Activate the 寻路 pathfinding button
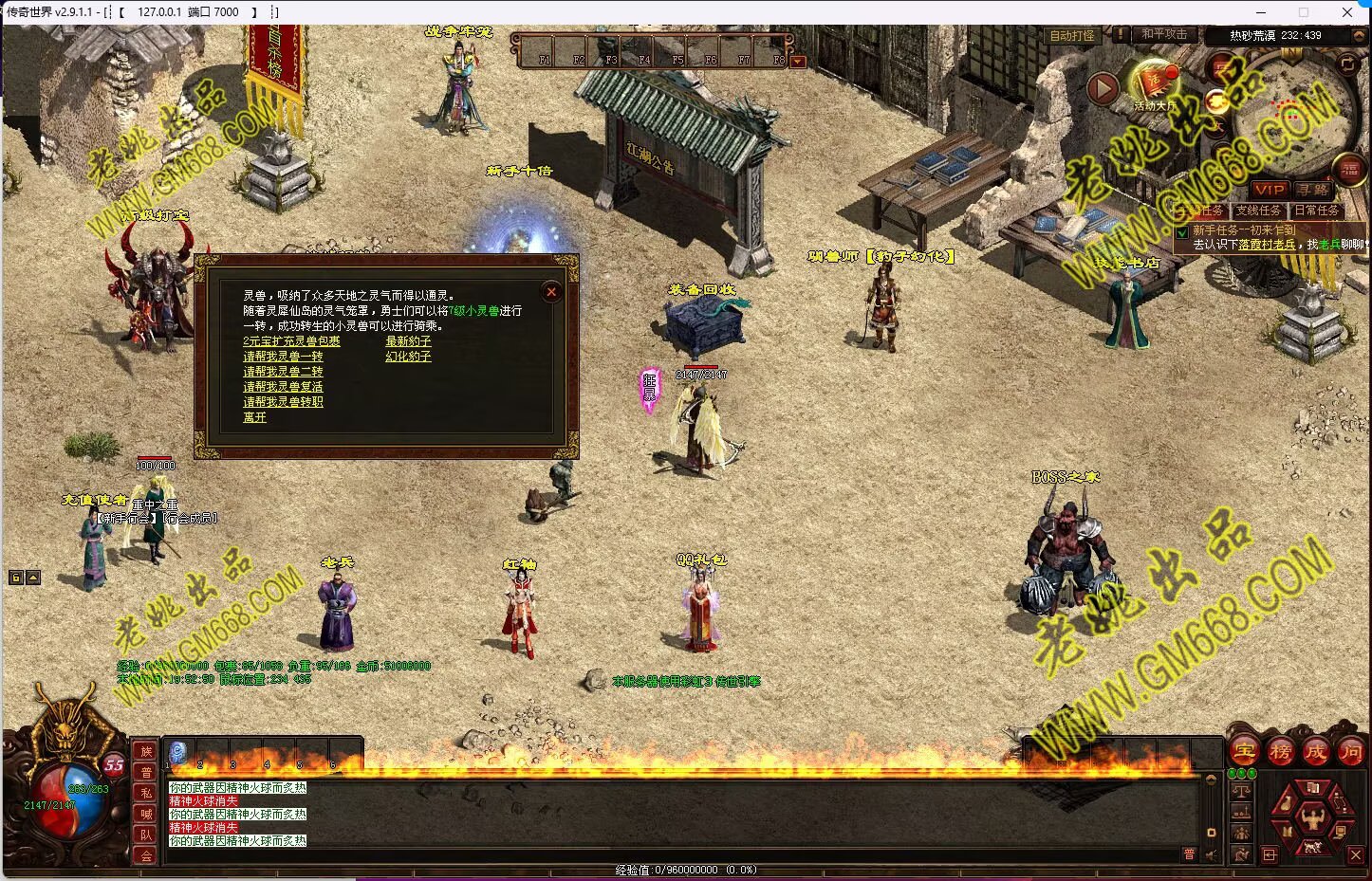Image resolution: width=1372 pixels, height=881 pixels. pyautogui.click(x=1312, y=190)
